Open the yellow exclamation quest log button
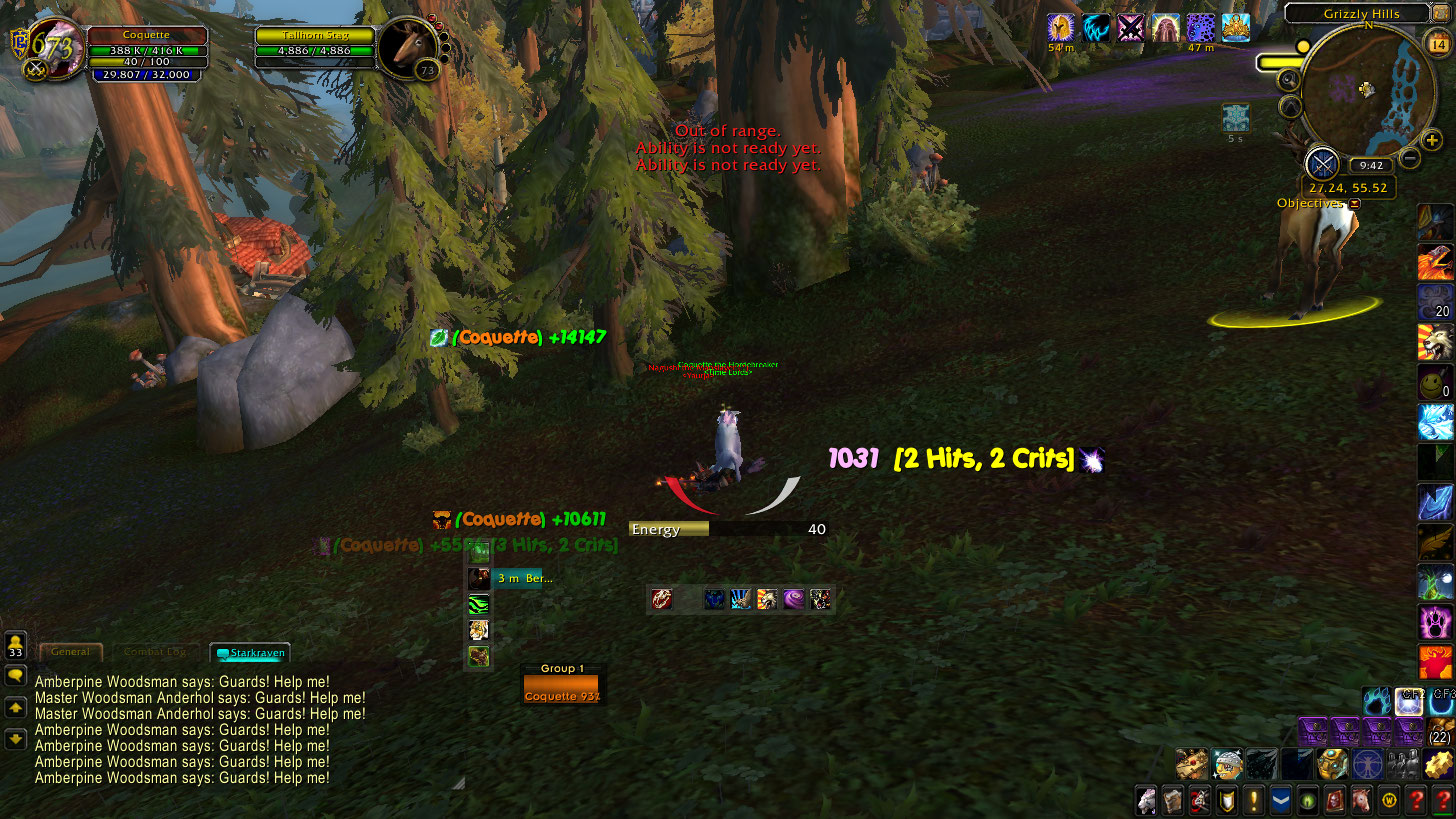Screen dimensions: 1456x819 click(1254, 800)
